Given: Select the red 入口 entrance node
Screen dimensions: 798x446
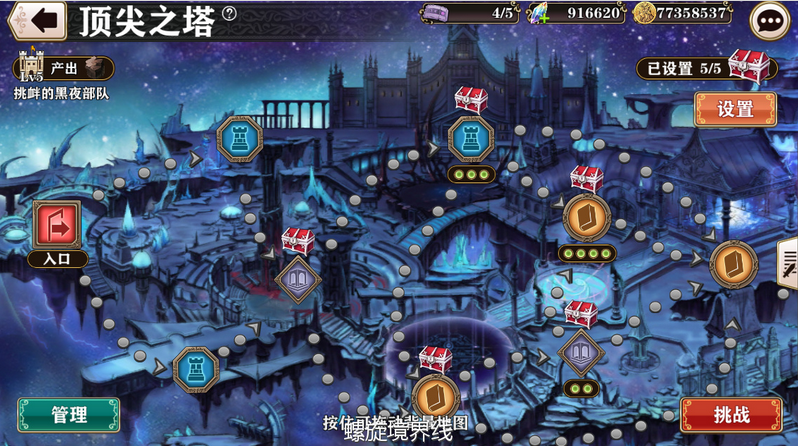Looking at the screenshot, I should tap(57, 225).
